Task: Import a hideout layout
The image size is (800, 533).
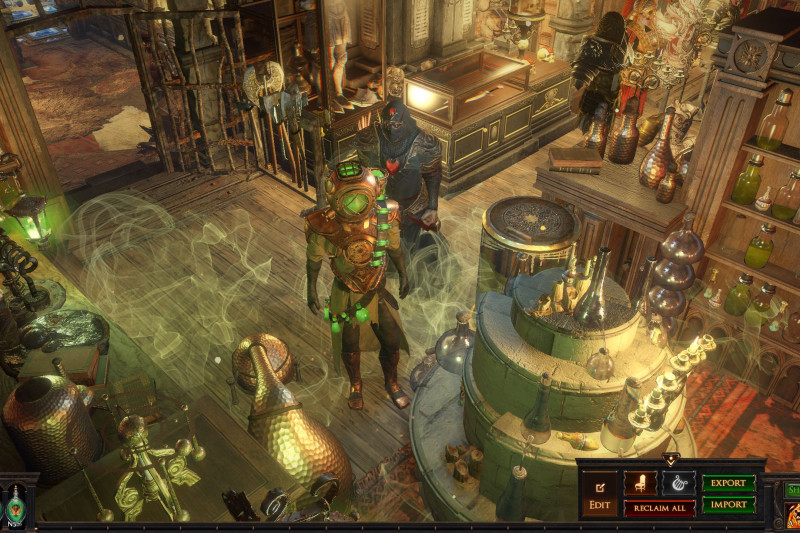Action: point(728,505)
